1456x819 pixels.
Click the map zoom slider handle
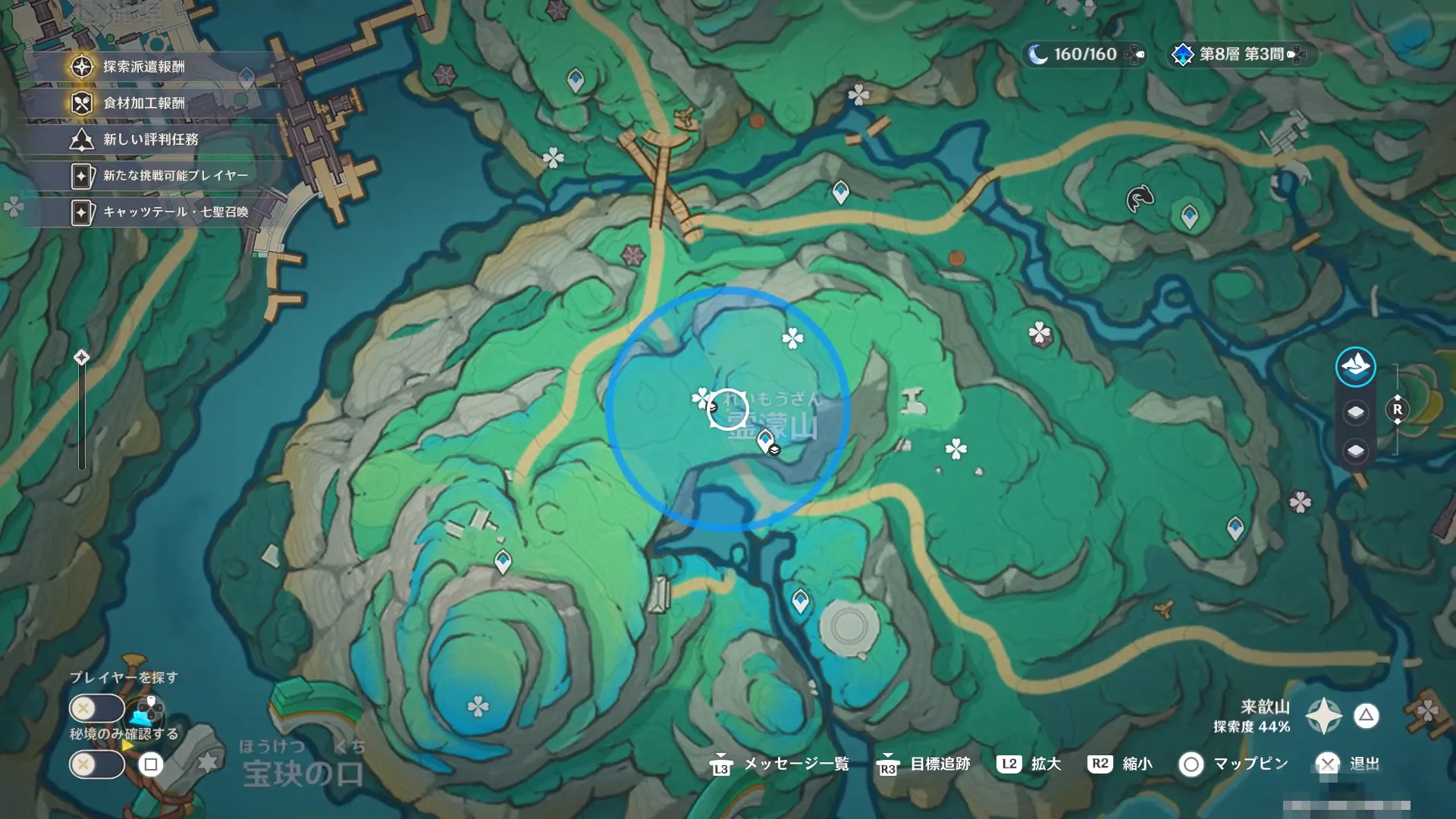tap(82, 357)
